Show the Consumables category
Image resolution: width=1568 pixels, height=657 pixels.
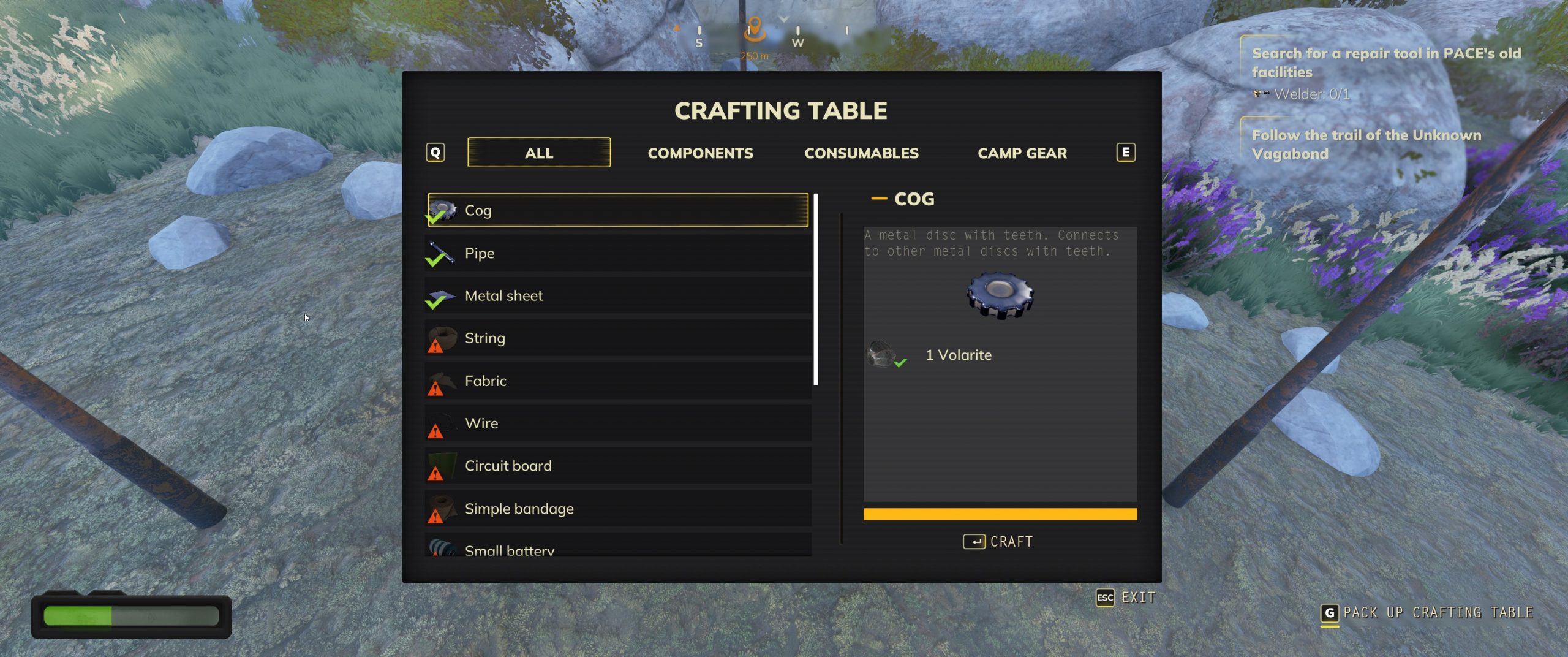(861, 153)
